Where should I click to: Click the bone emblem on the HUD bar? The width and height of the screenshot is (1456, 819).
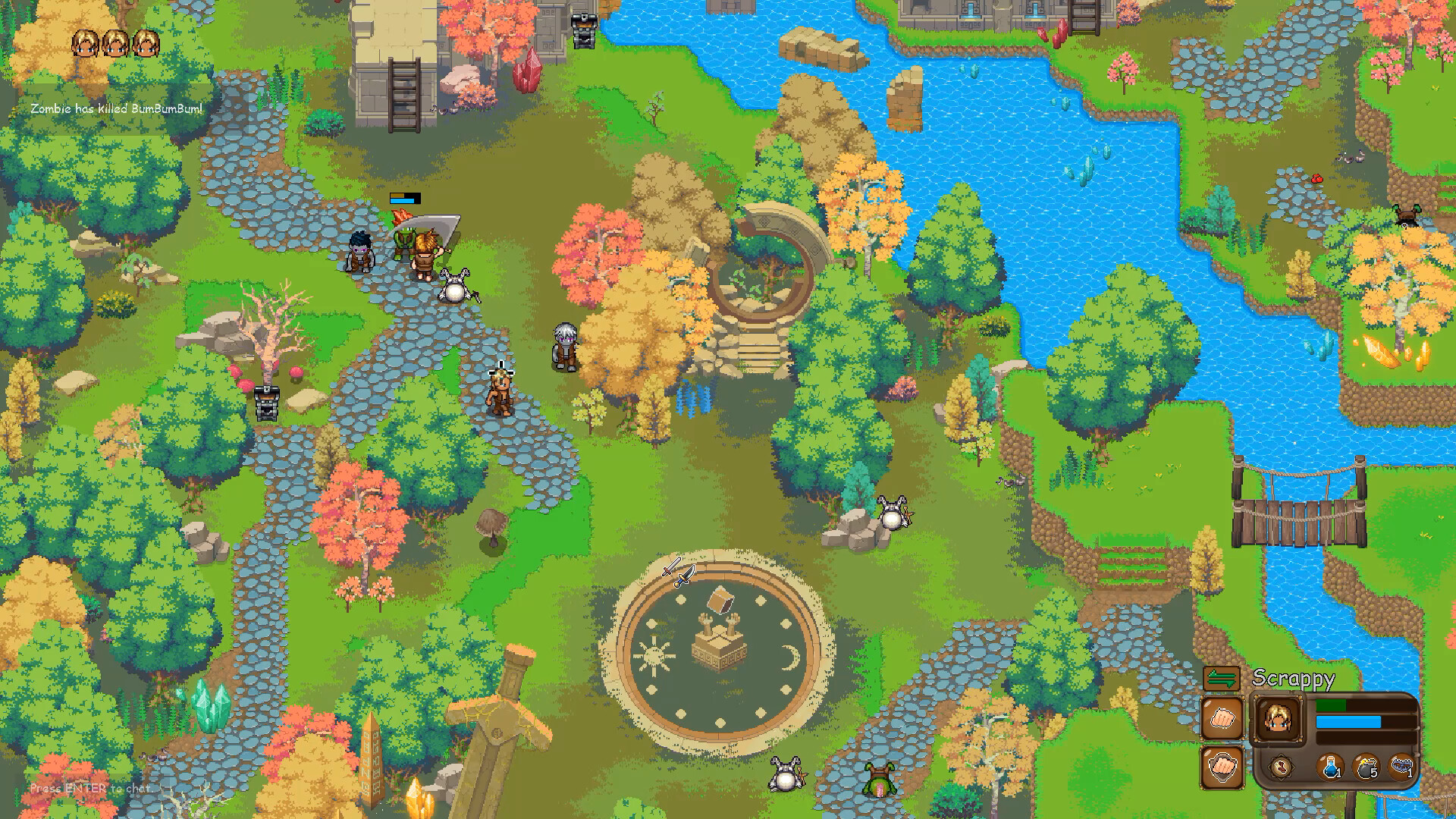click(1282, 766)
